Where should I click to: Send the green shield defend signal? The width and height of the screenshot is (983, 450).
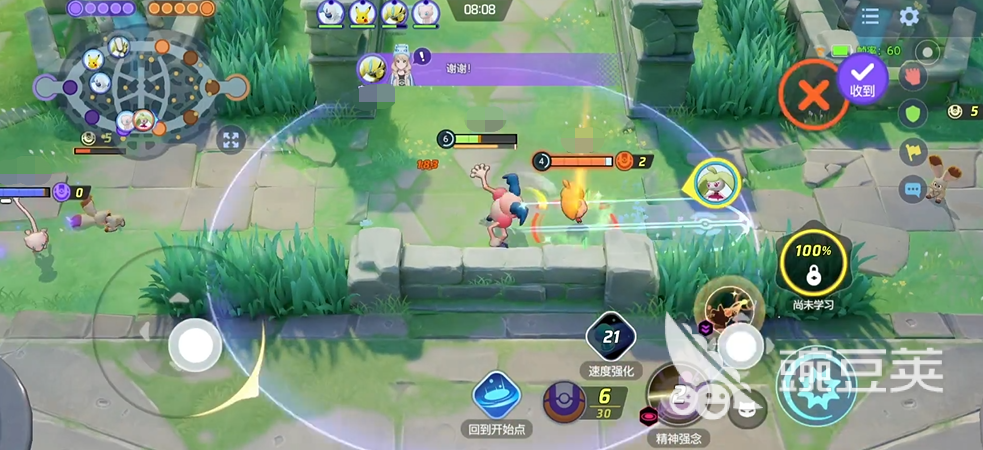(x=911, y=113)
